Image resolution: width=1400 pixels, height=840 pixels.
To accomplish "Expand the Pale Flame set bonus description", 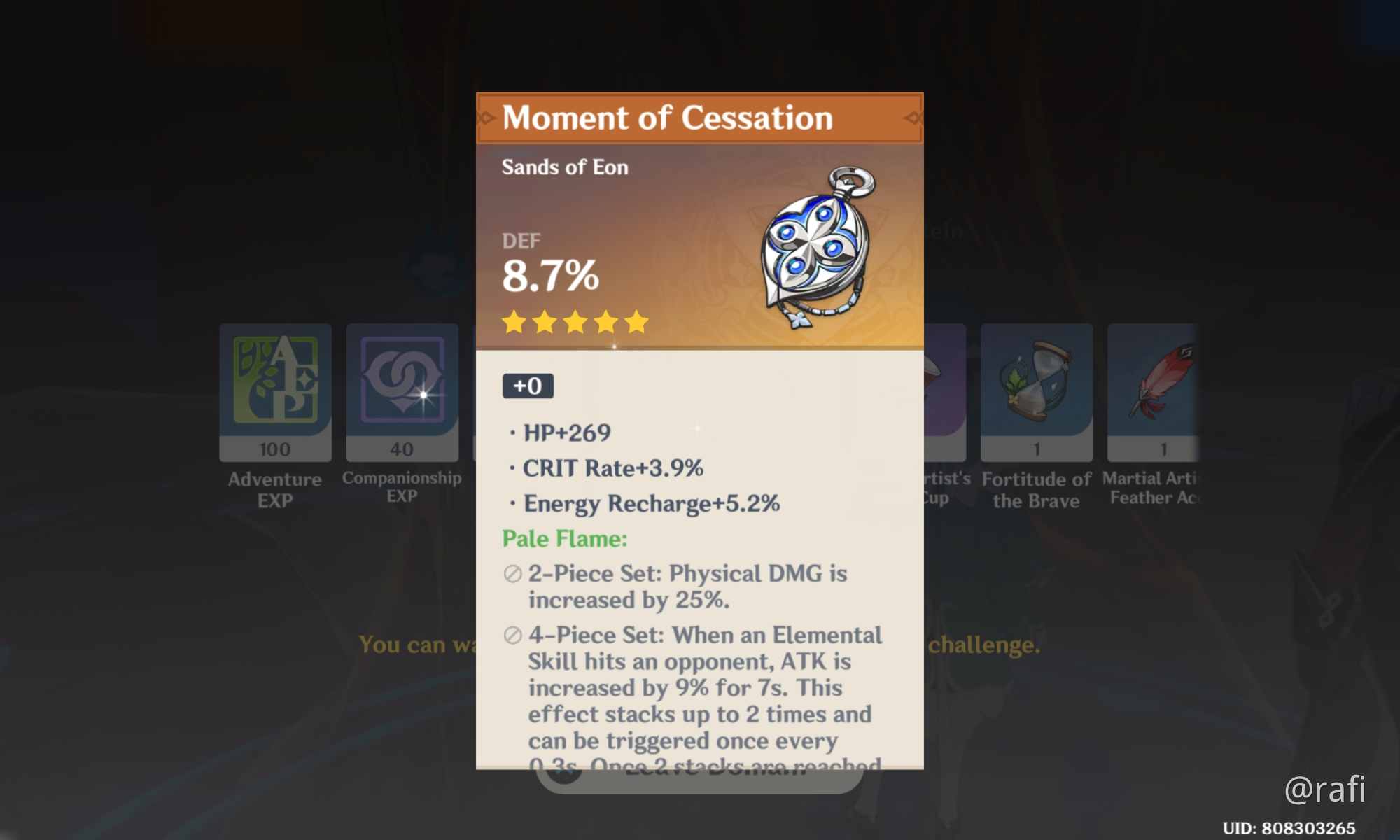I will [564, 539].
